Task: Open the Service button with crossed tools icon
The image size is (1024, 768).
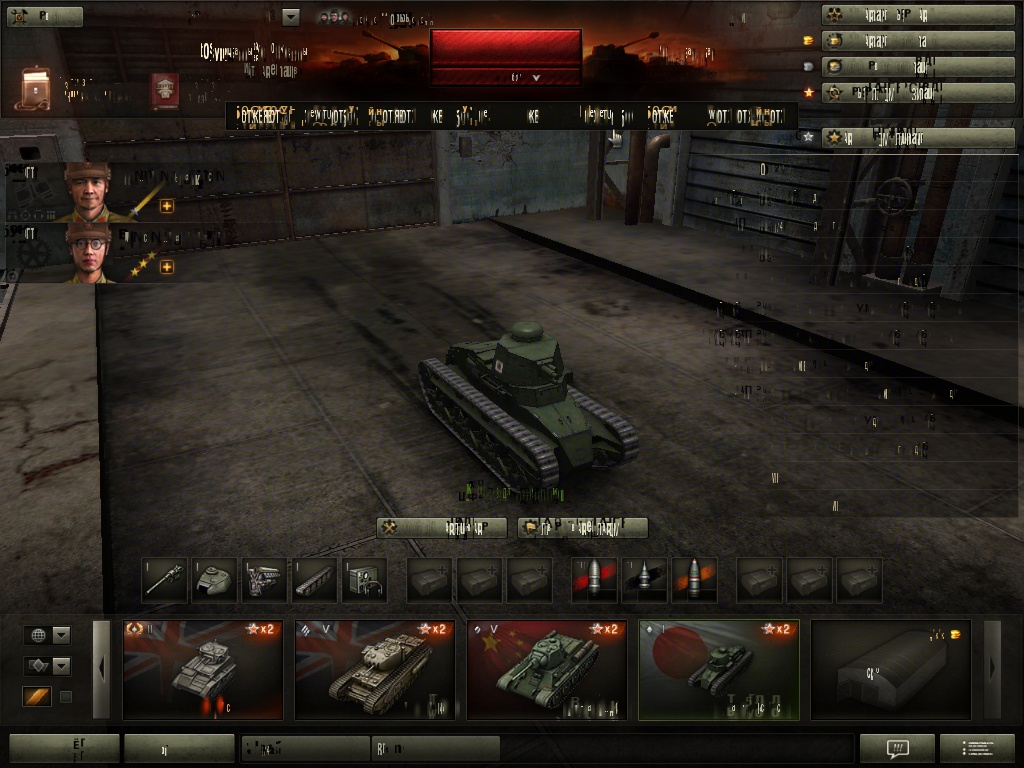Action: (x=441, y=528)
